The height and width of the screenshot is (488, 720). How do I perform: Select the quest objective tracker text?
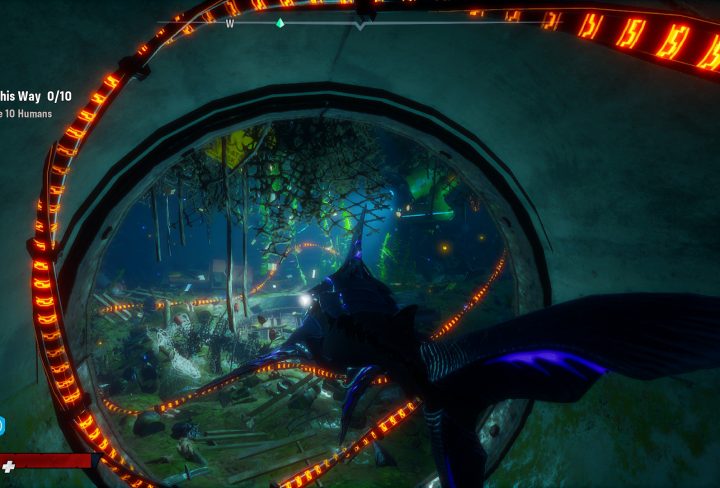coord(35,96)
